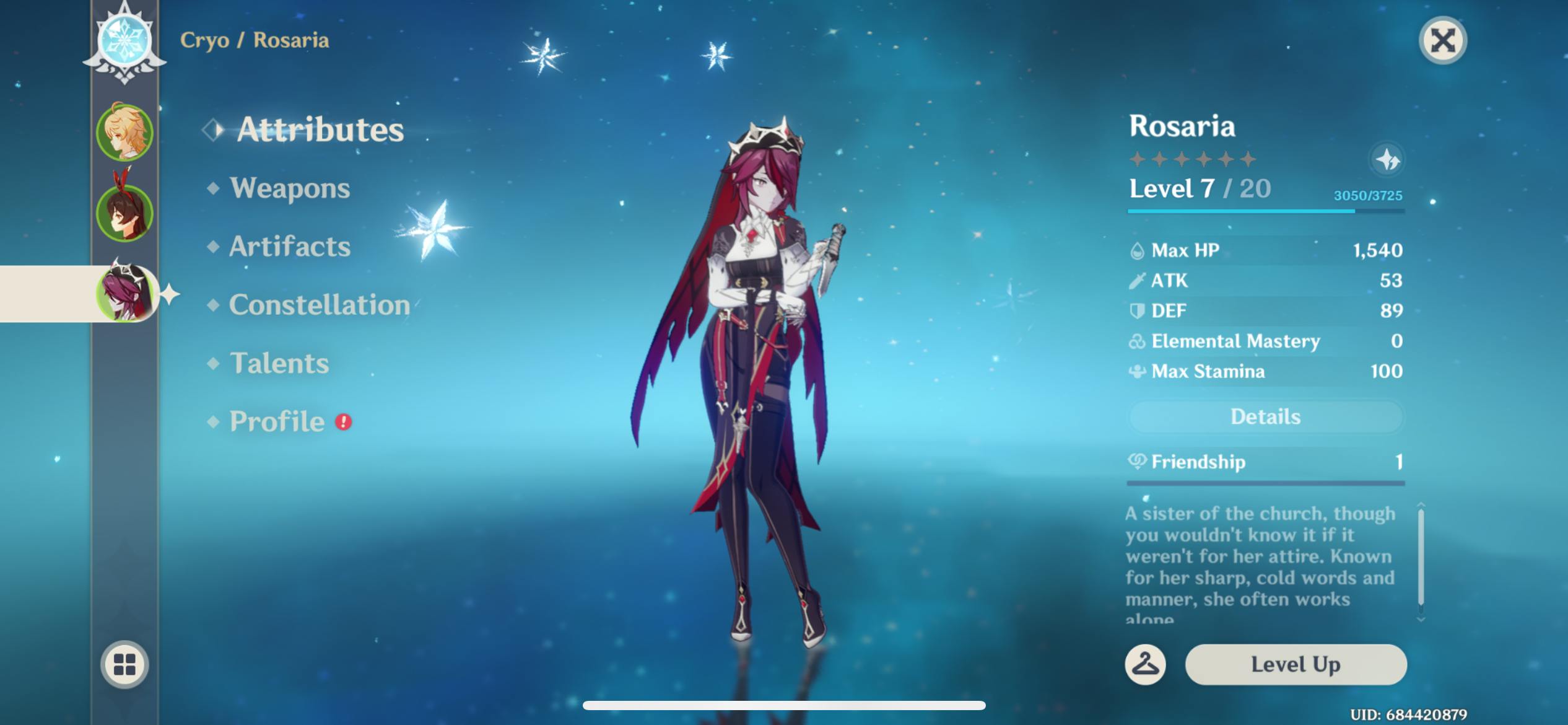Show the Talents tab
This screenshot has width=1568, height=725.
click(x=279, y=363)
